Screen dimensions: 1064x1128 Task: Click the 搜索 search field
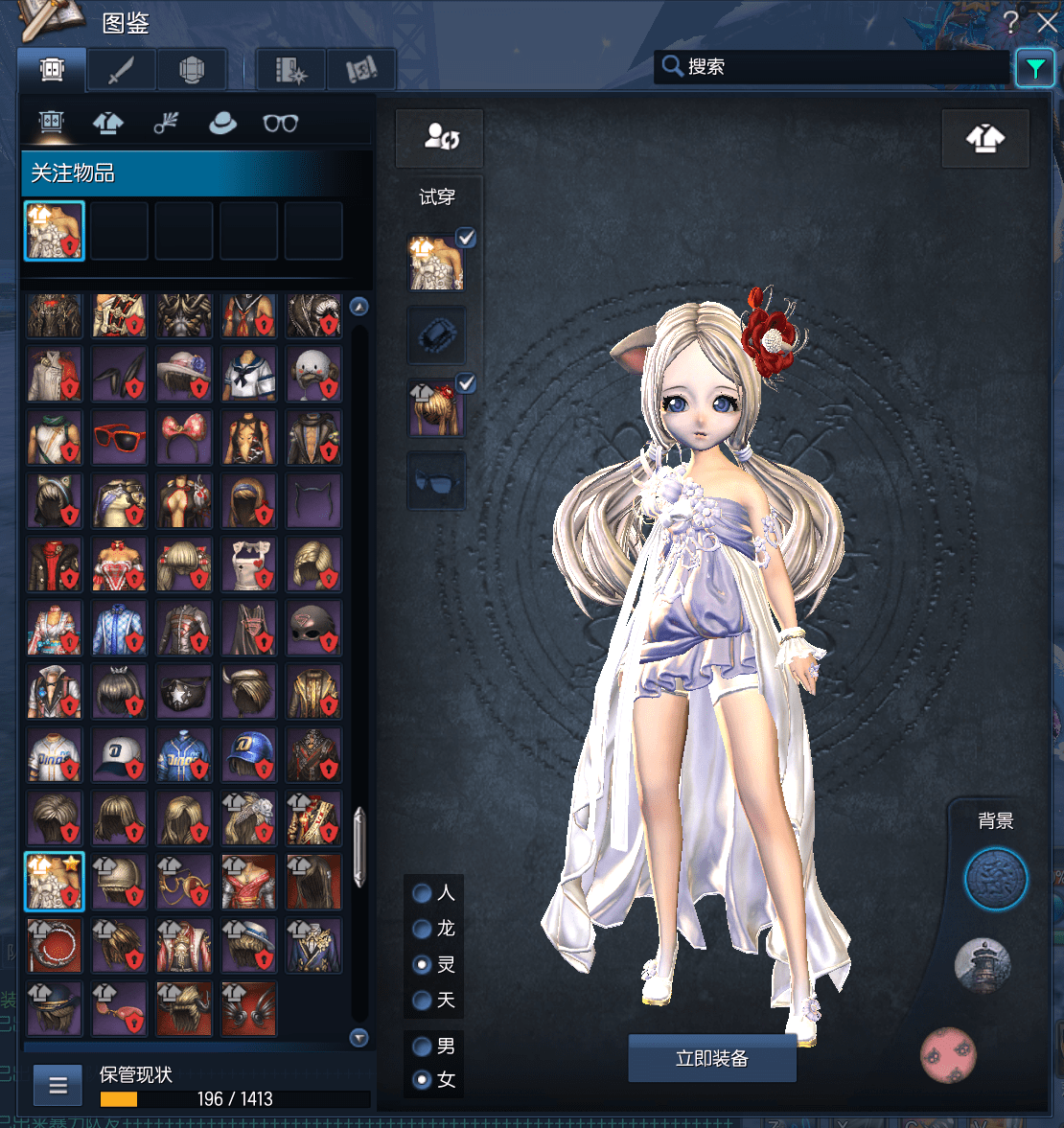[x=832, y=66]
